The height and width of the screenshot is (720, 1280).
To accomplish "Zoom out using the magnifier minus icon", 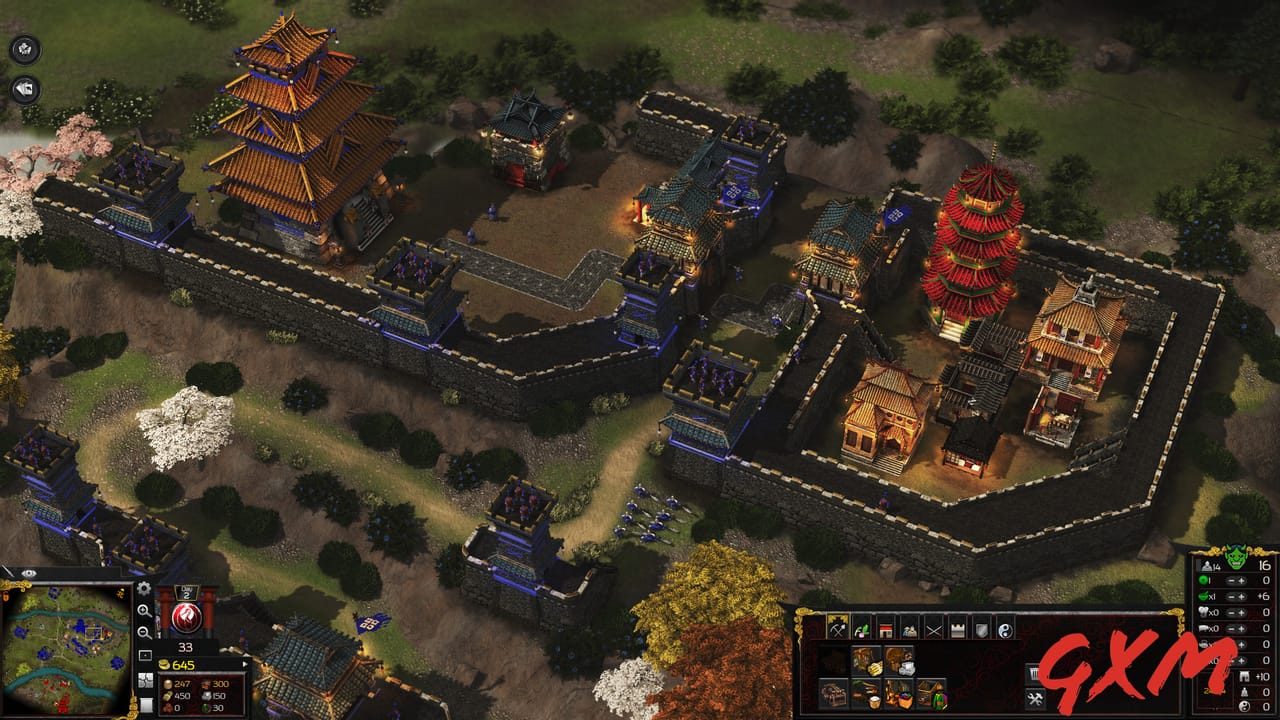I will click(x=145, y=632).
